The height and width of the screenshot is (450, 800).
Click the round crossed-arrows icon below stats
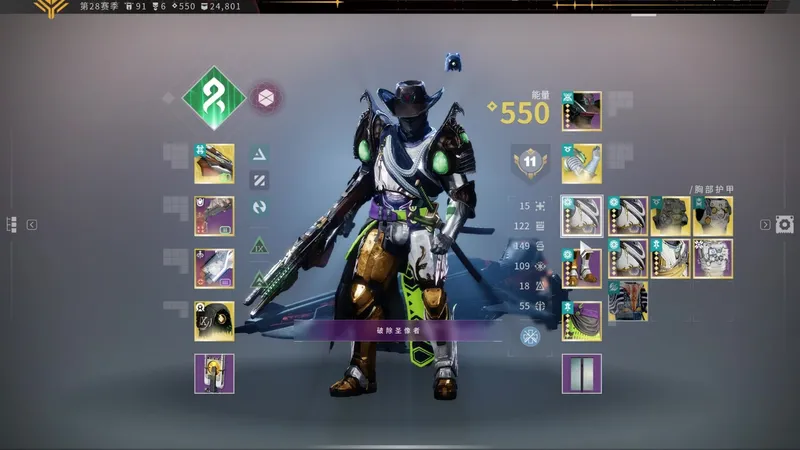click(x=531, y=336)
